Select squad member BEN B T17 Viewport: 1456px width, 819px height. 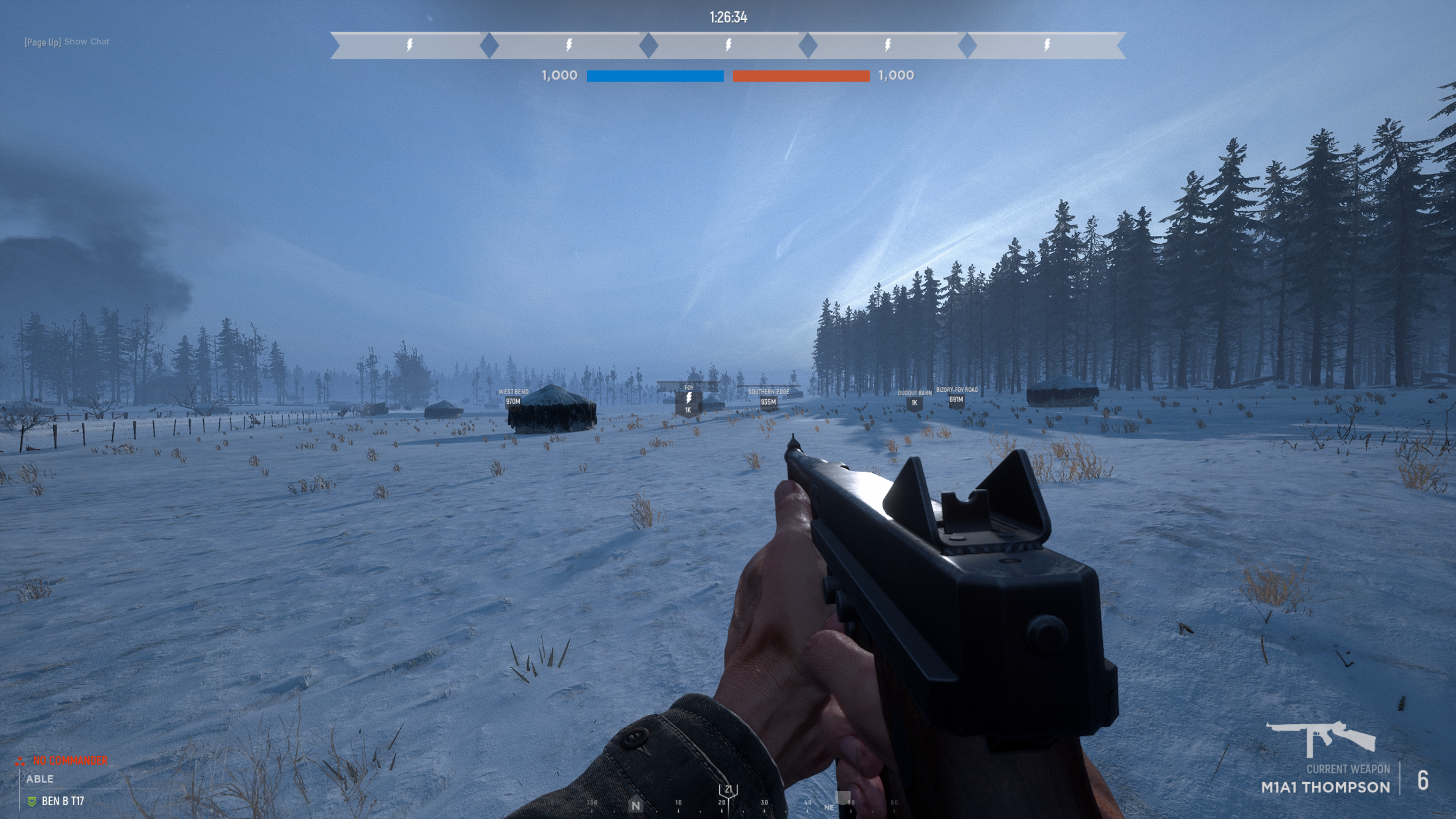click(62, 801)
